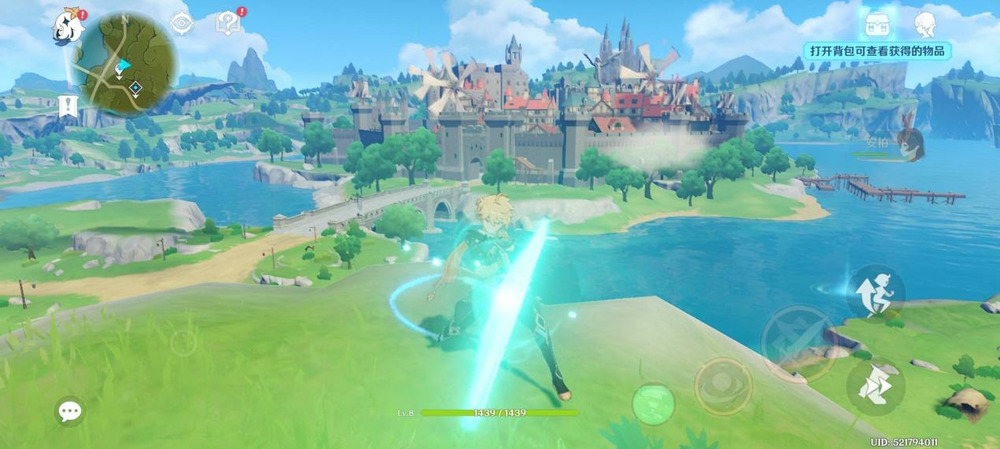
Task: Tap the sword normal attack button
Action: (797, 343)
